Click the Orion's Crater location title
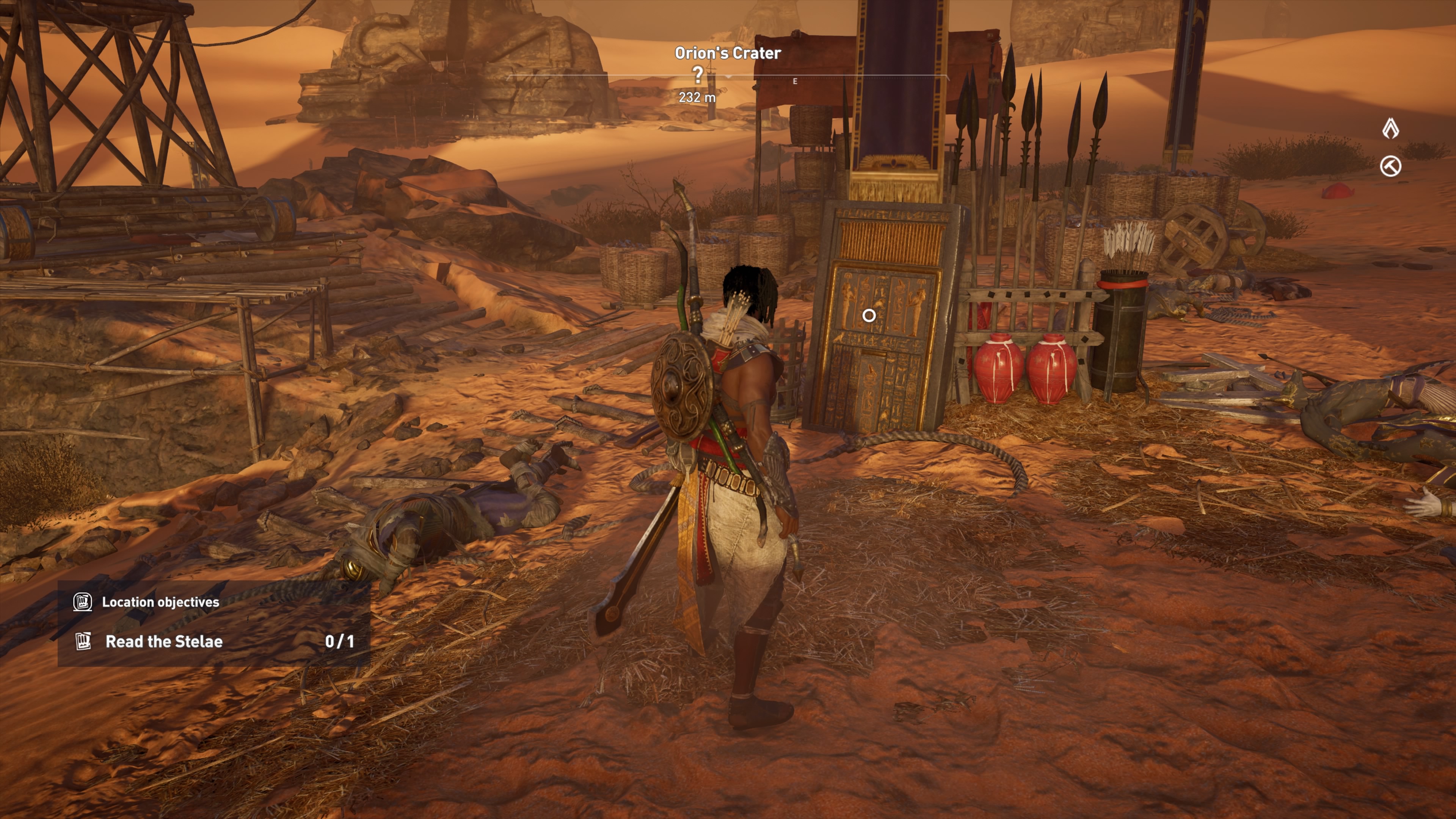 click(728, 53)
